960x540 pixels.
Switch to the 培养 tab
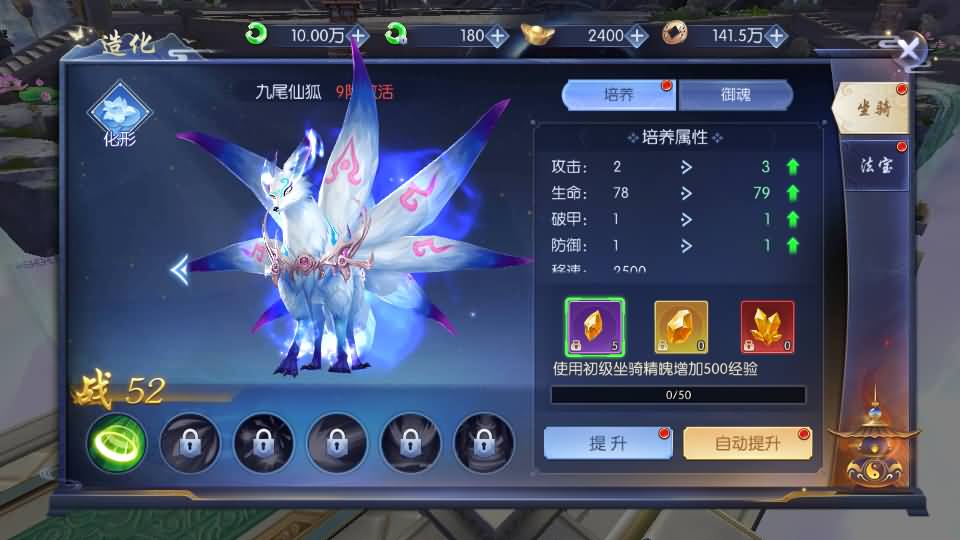[x=619, y=95]
